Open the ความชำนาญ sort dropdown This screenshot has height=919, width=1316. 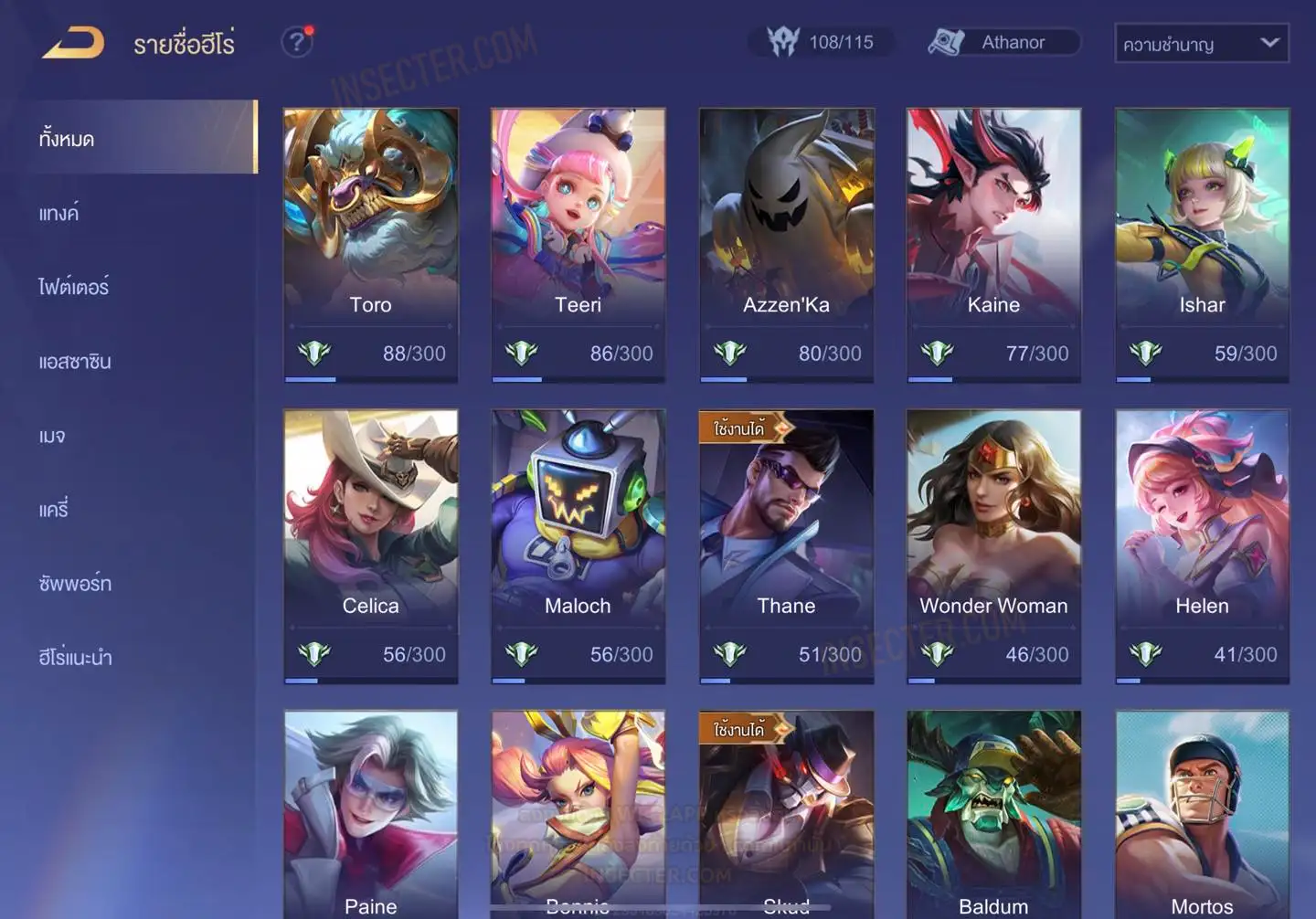tap(1201, 43)
